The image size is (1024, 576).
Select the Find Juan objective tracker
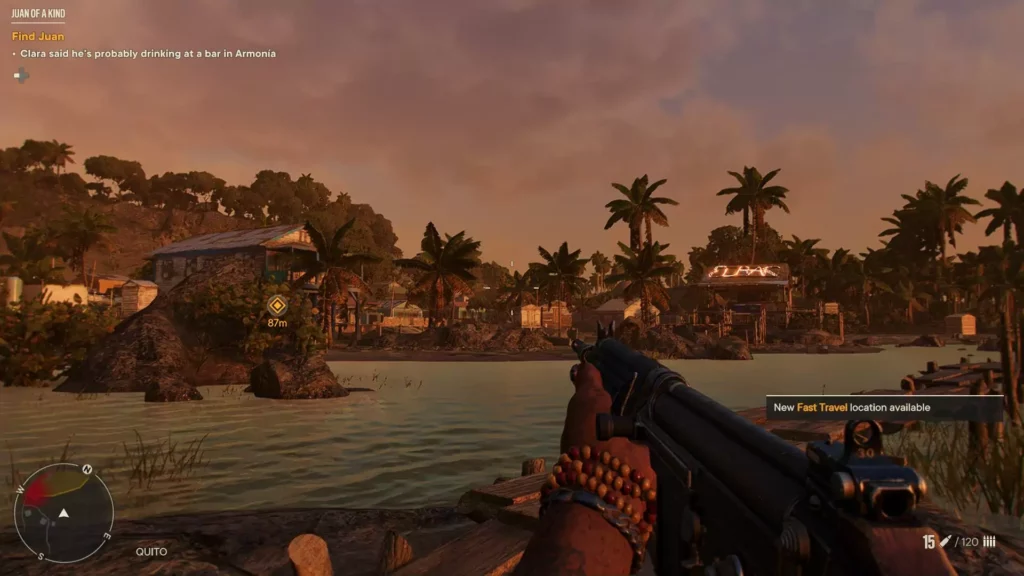coord(38,37)
